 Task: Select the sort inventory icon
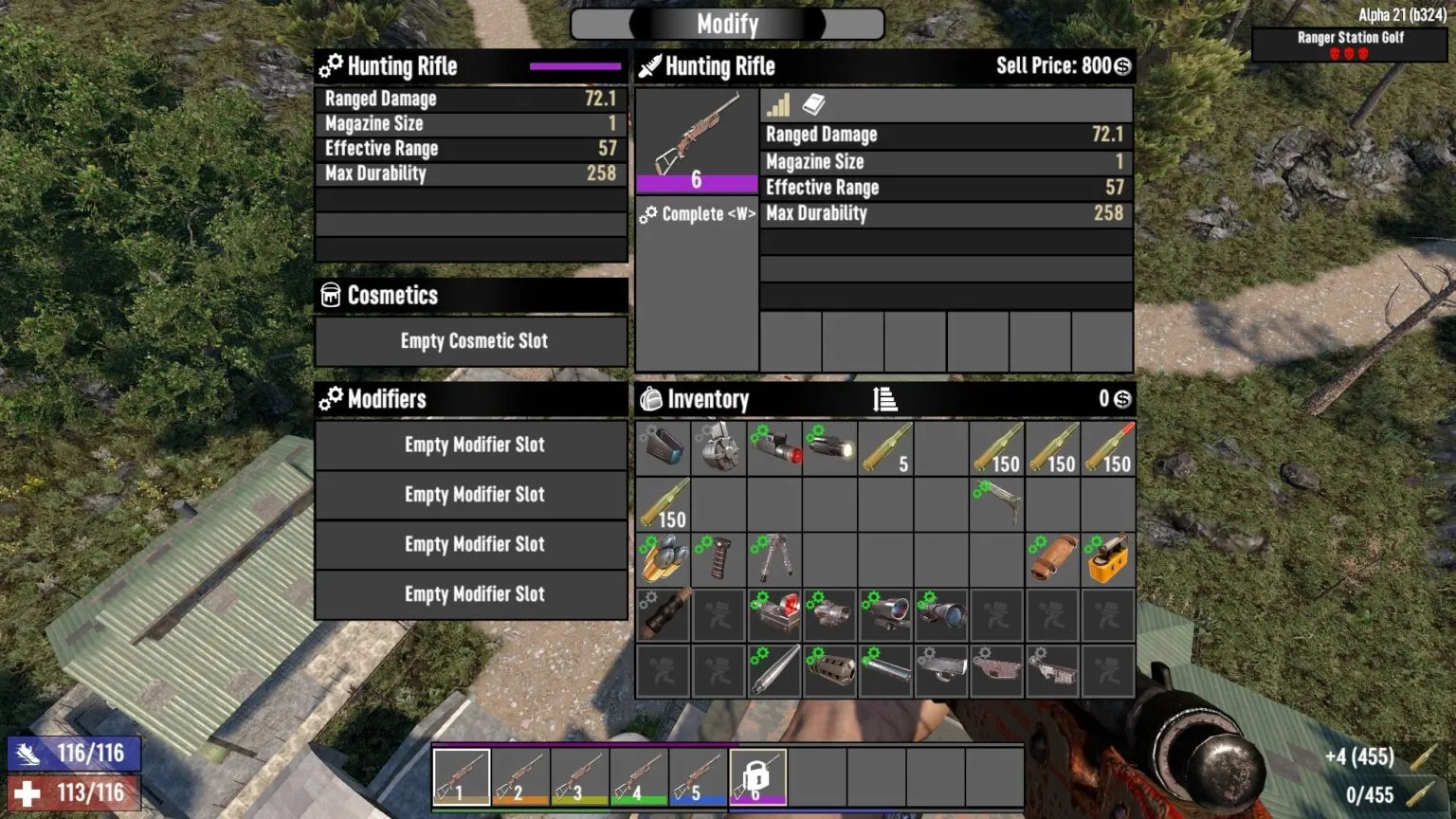pos(884,399)
